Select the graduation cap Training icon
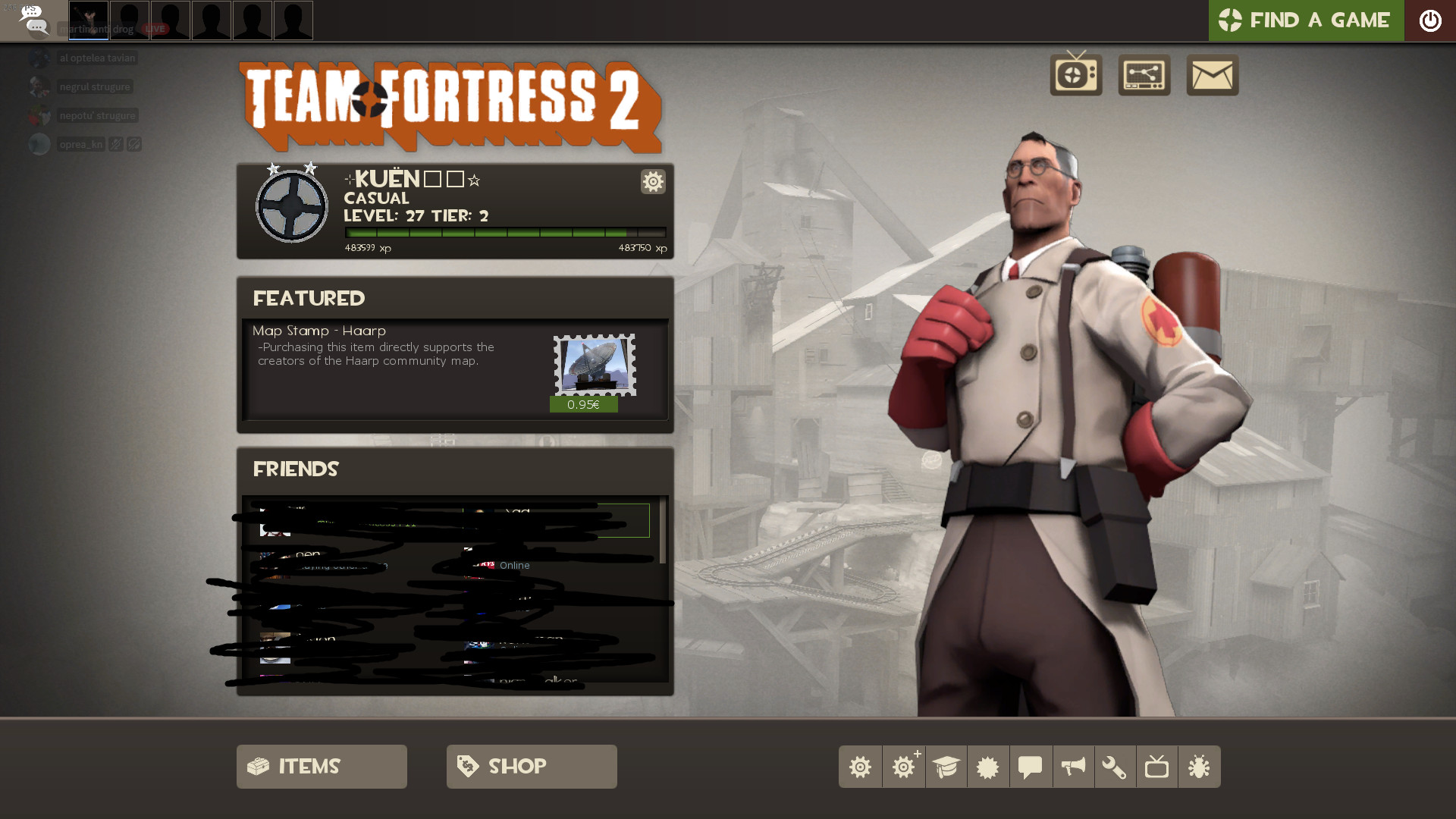The width and height of the screenshot is (1456, 819). pos(946,767)
